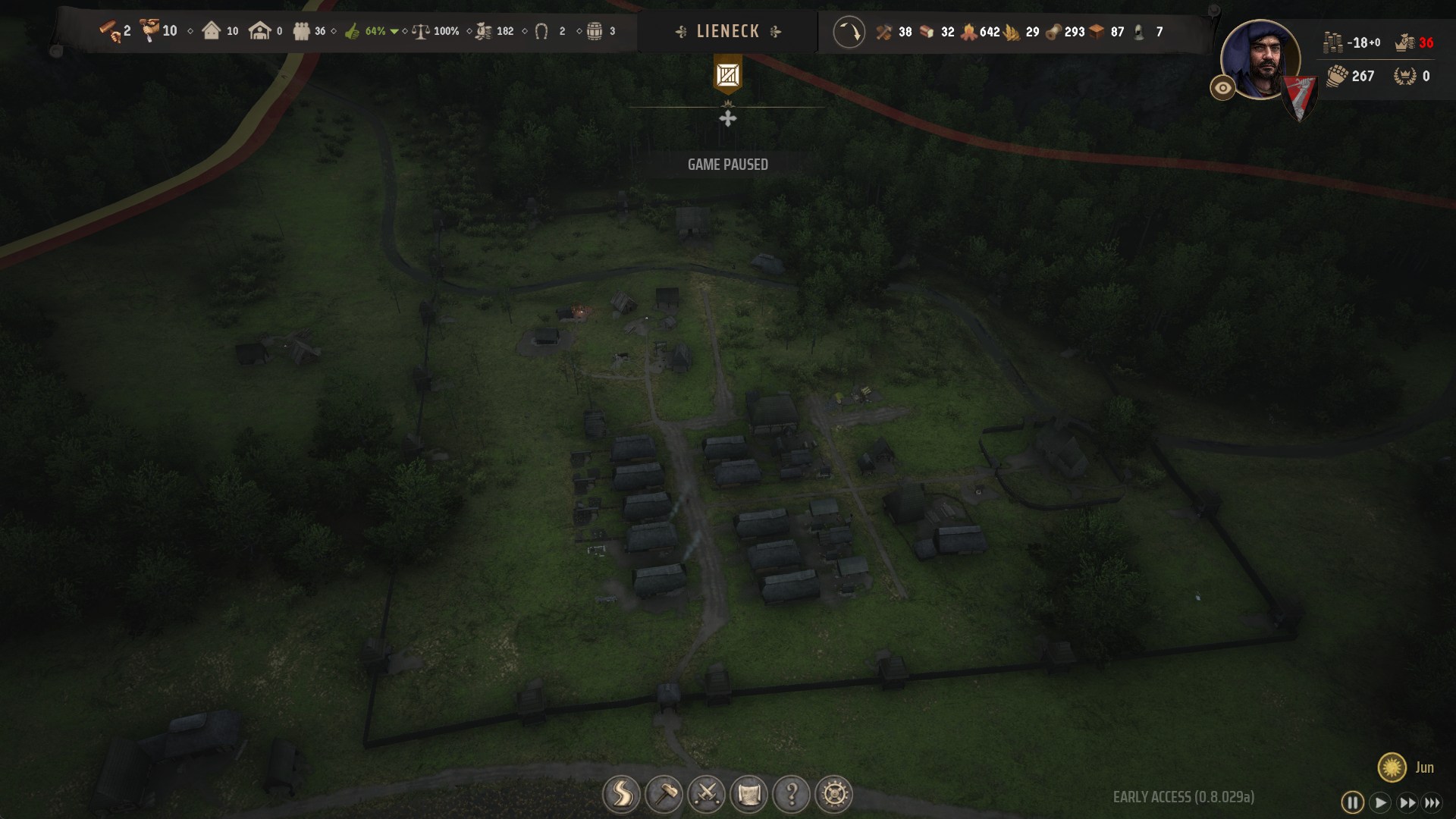Set game speed to triple fast-forward

(x=1432, y=802)
